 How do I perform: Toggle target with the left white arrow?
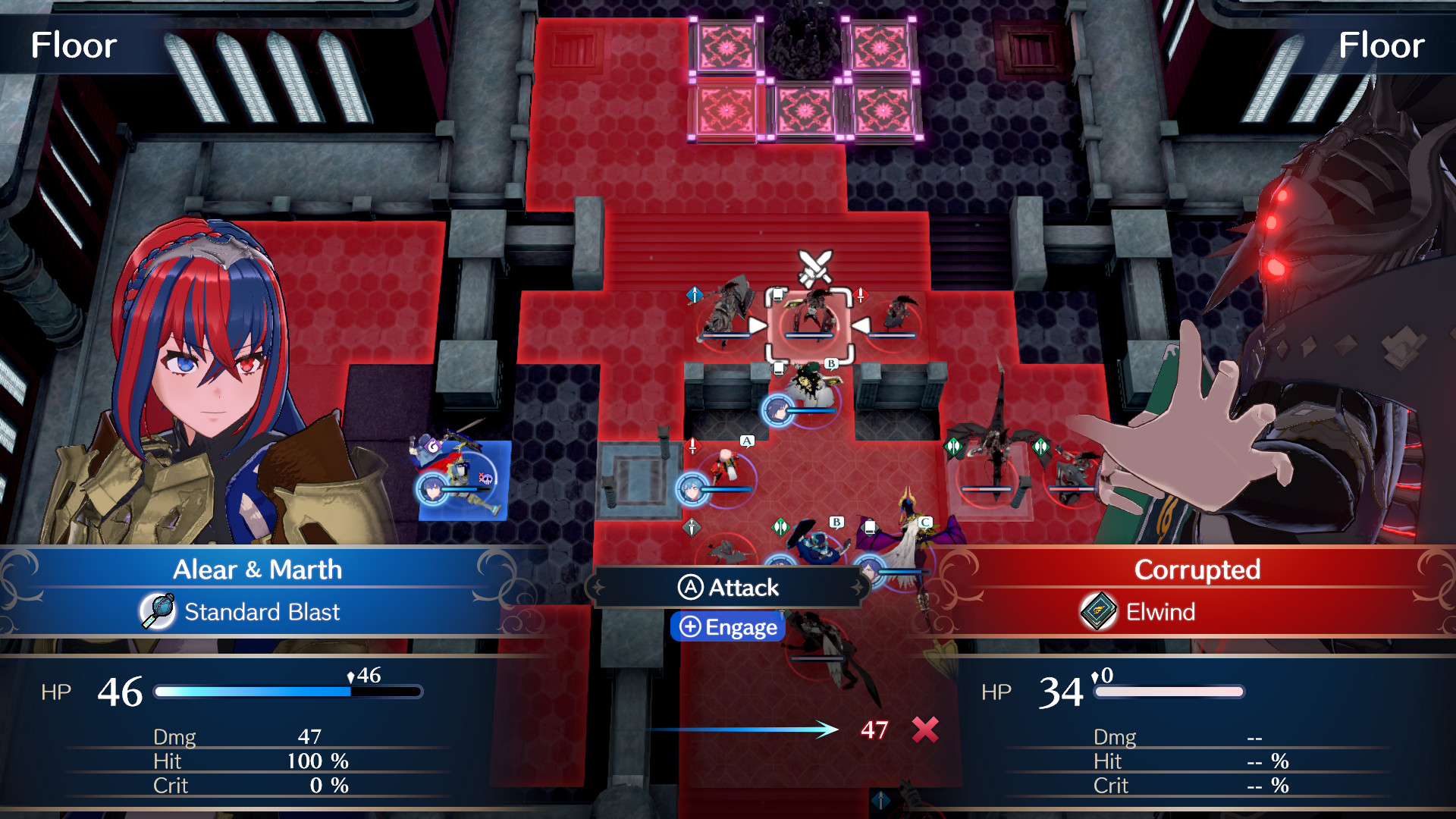(758, 326)
